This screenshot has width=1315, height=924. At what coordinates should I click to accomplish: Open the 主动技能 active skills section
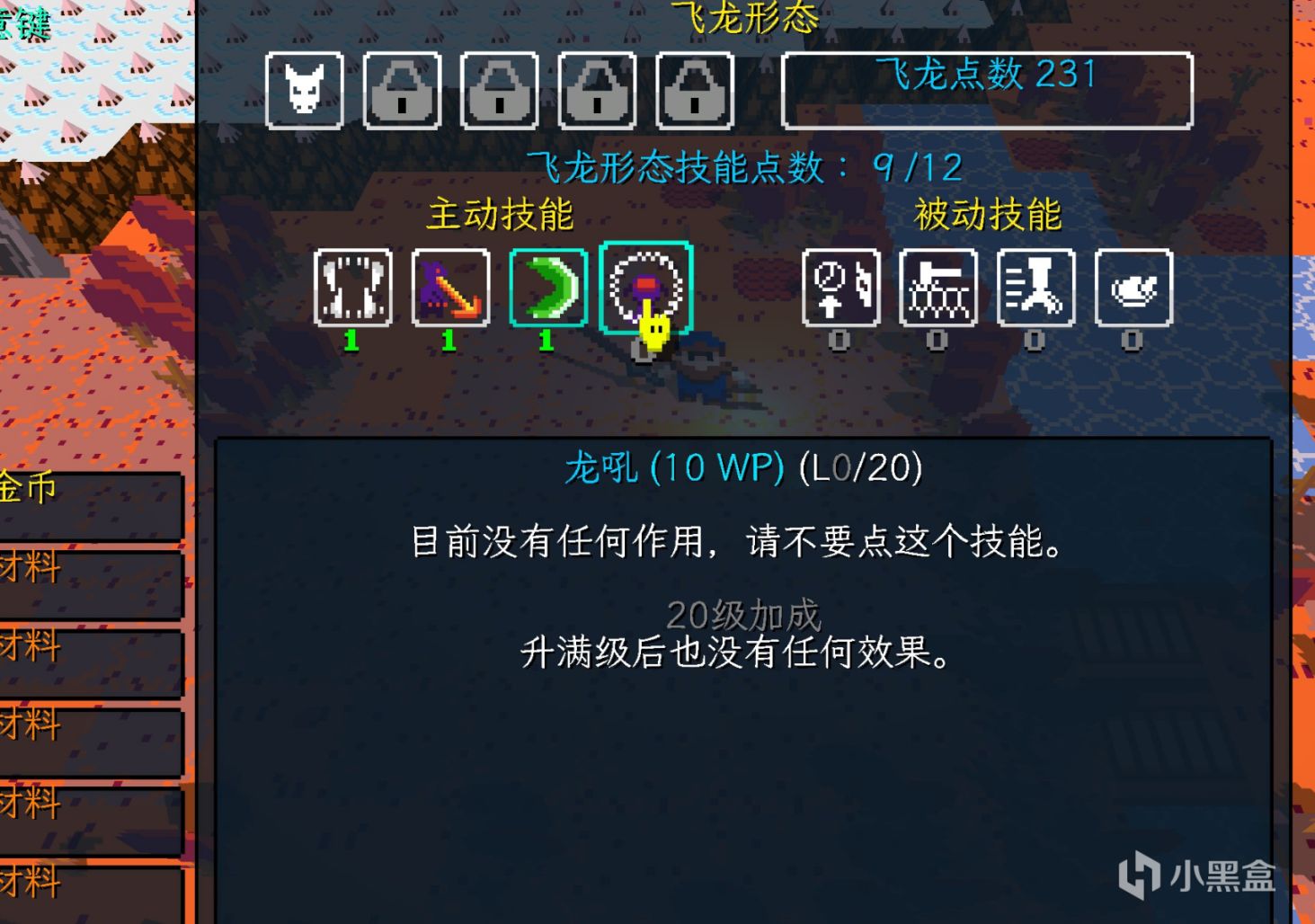(x=497, y=216)
